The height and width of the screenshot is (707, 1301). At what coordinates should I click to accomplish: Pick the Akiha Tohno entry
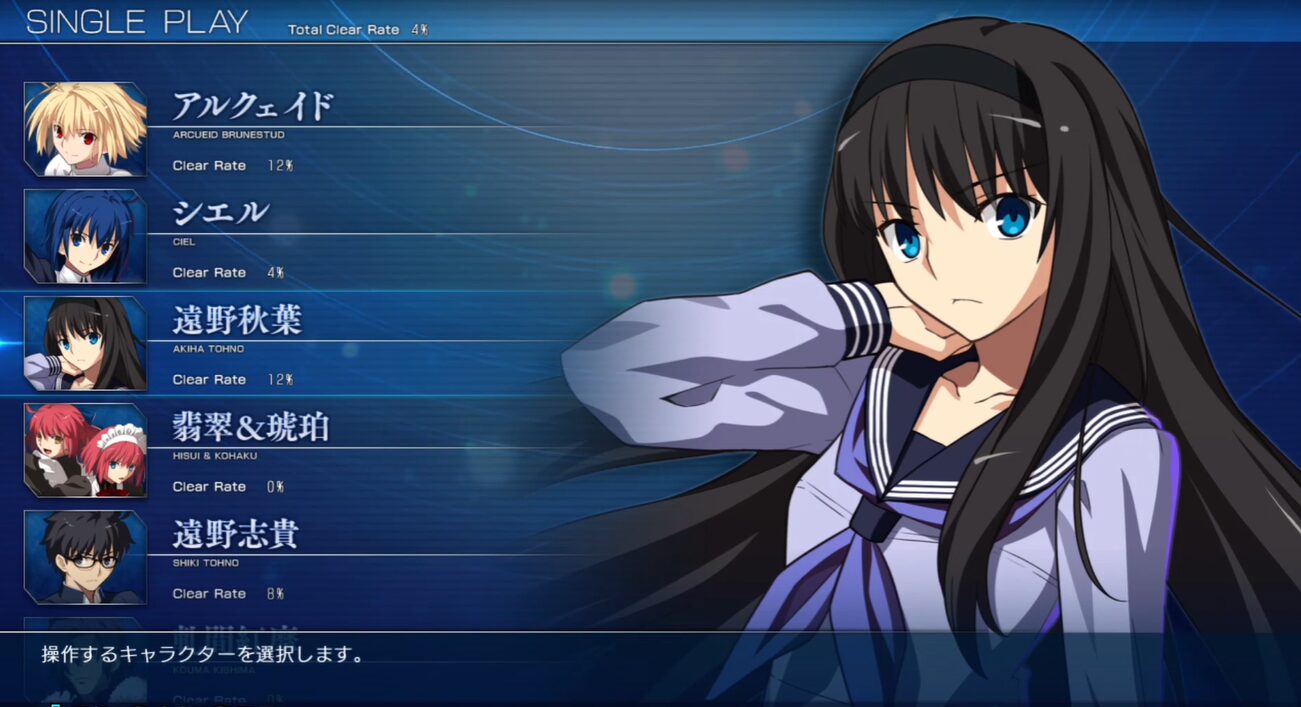pos(237,320)
